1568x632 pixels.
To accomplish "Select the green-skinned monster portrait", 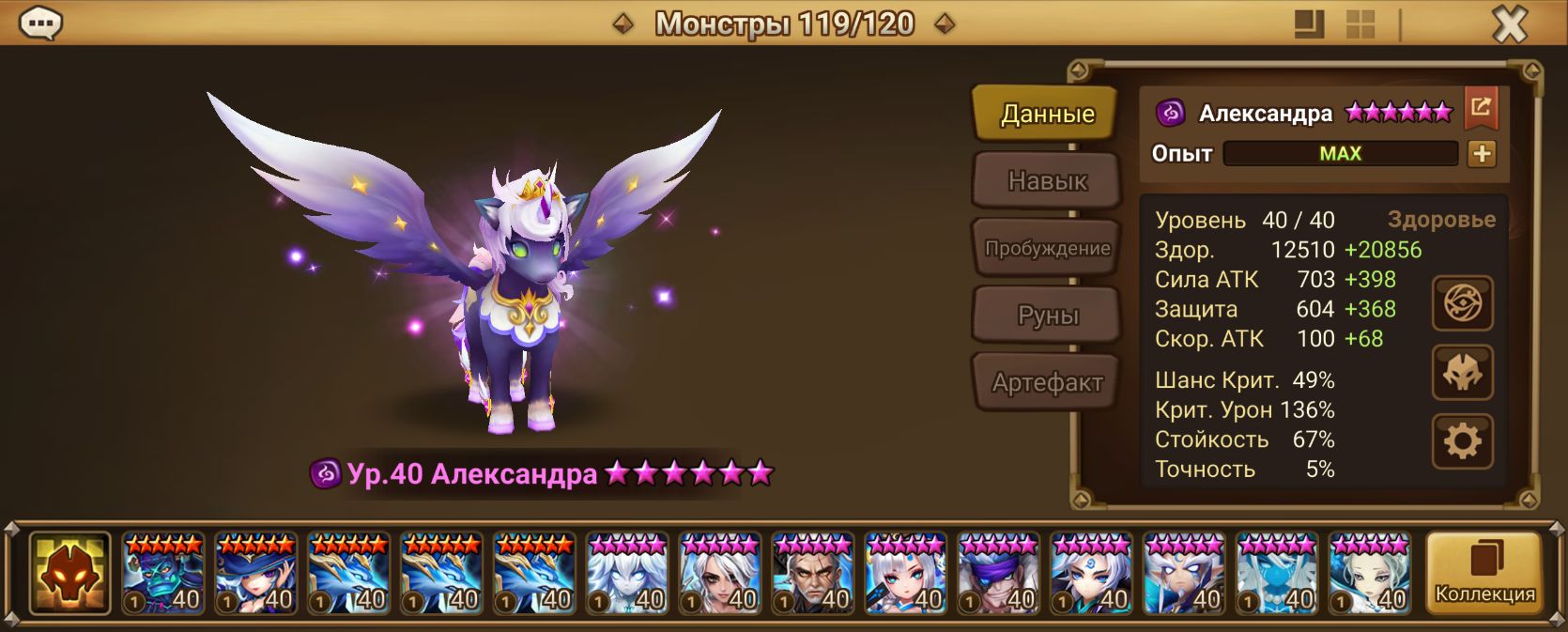I will [x=163, y=574].
